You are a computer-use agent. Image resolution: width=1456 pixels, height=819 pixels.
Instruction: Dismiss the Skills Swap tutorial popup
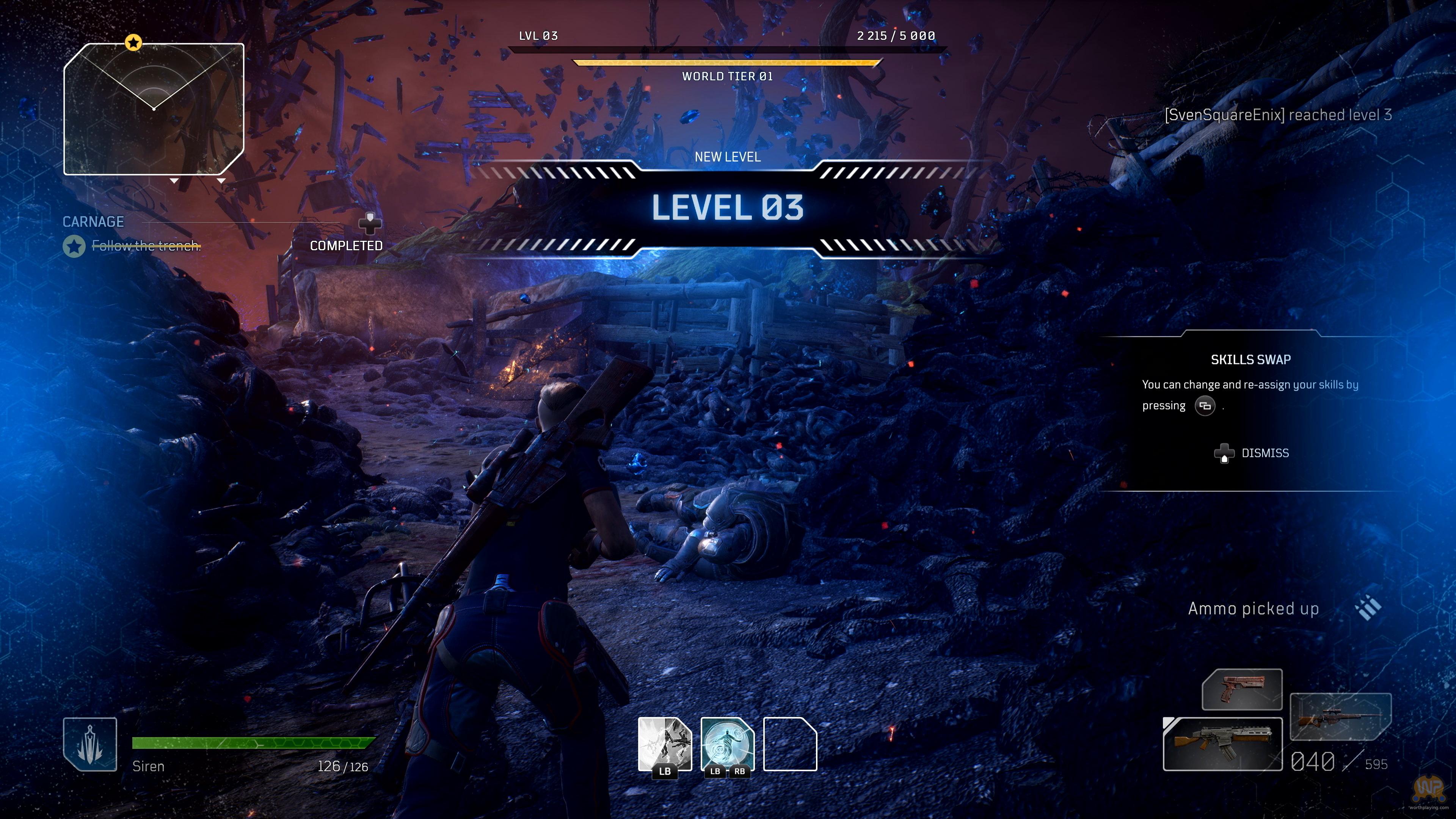tap(1252, 453)
